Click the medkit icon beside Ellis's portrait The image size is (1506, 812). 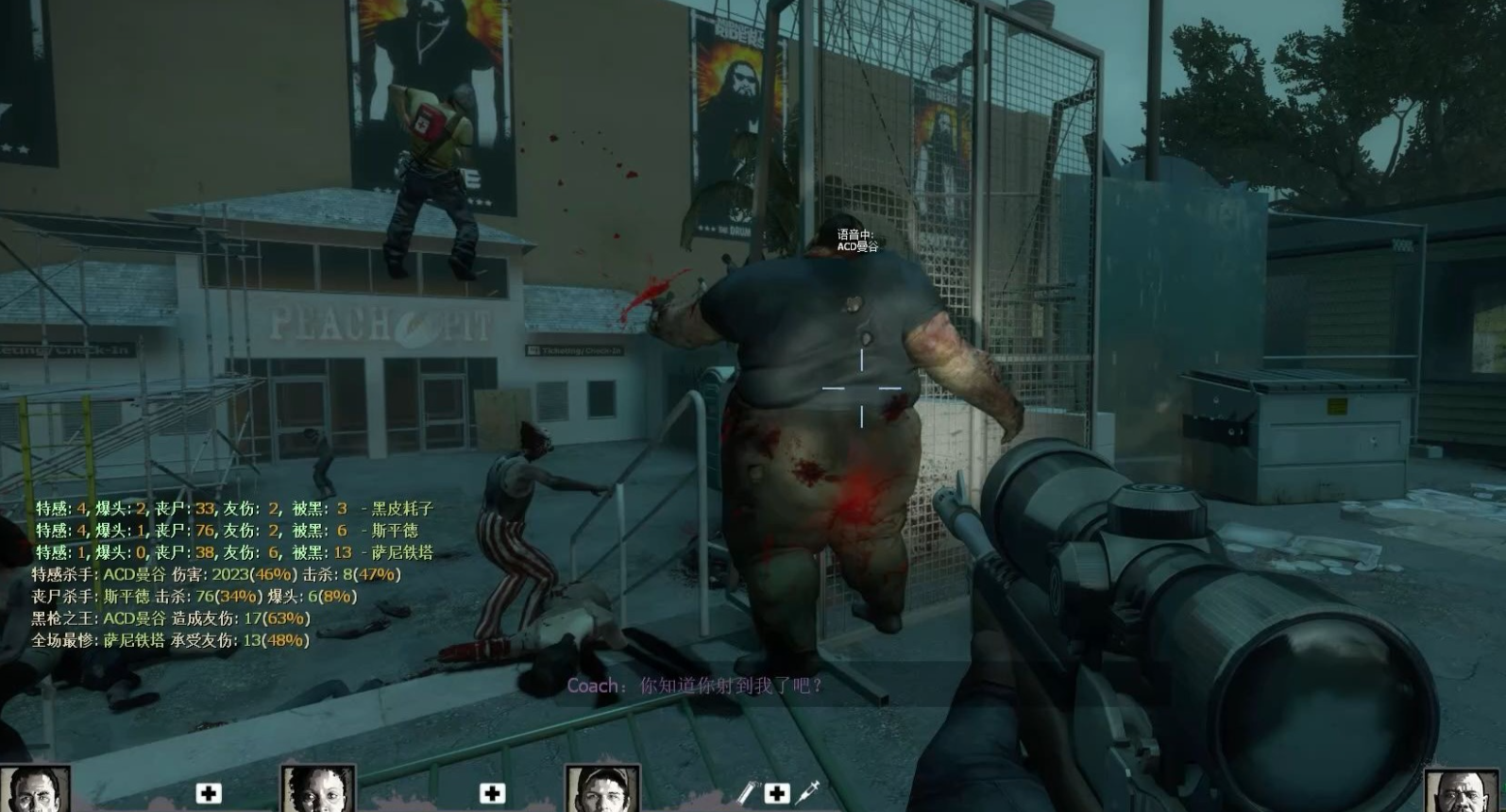(776, 793)
